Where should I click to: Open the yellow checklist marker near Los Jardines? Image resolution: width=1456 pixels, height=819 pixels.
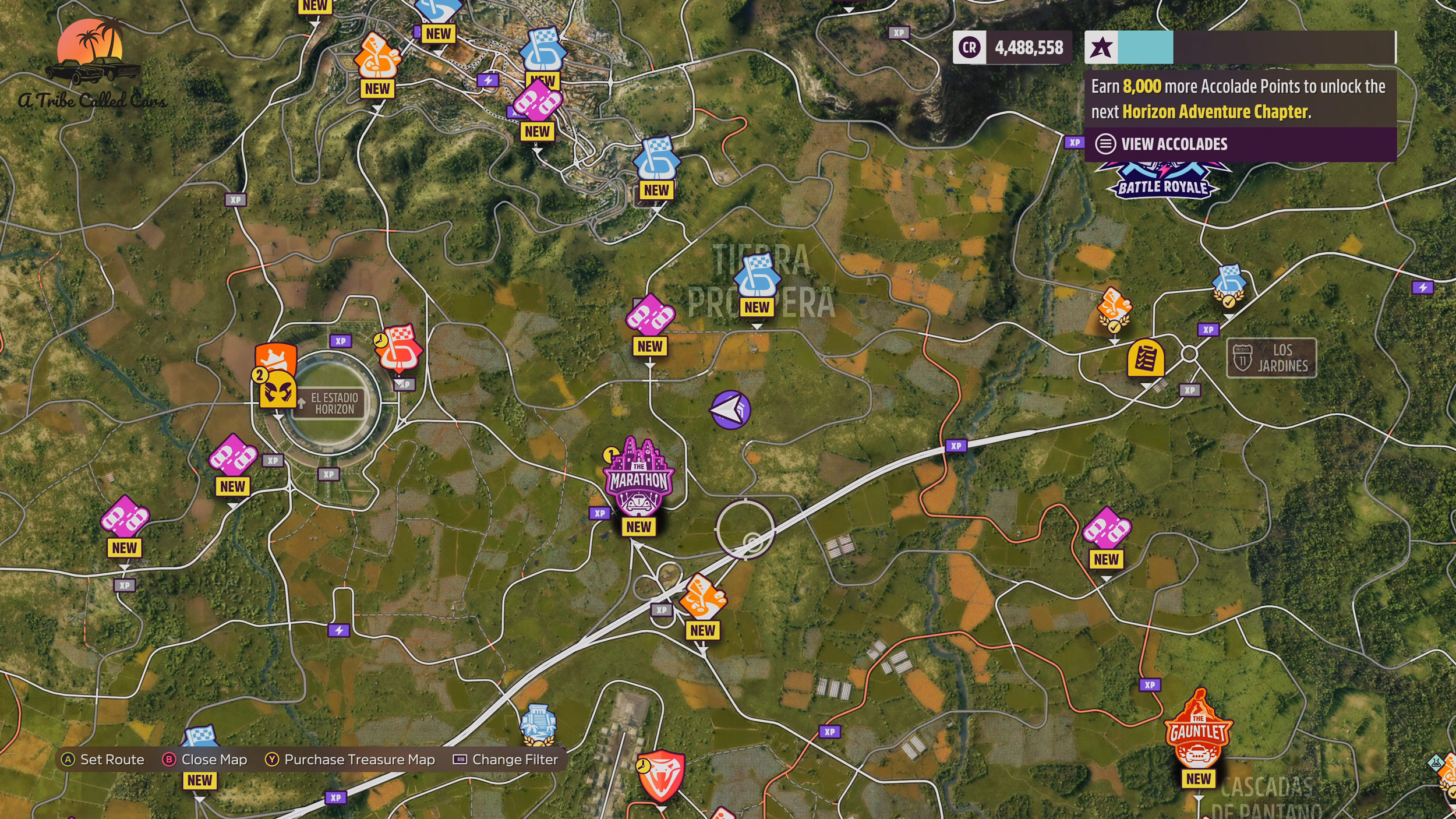click(x=1145, y=358)
